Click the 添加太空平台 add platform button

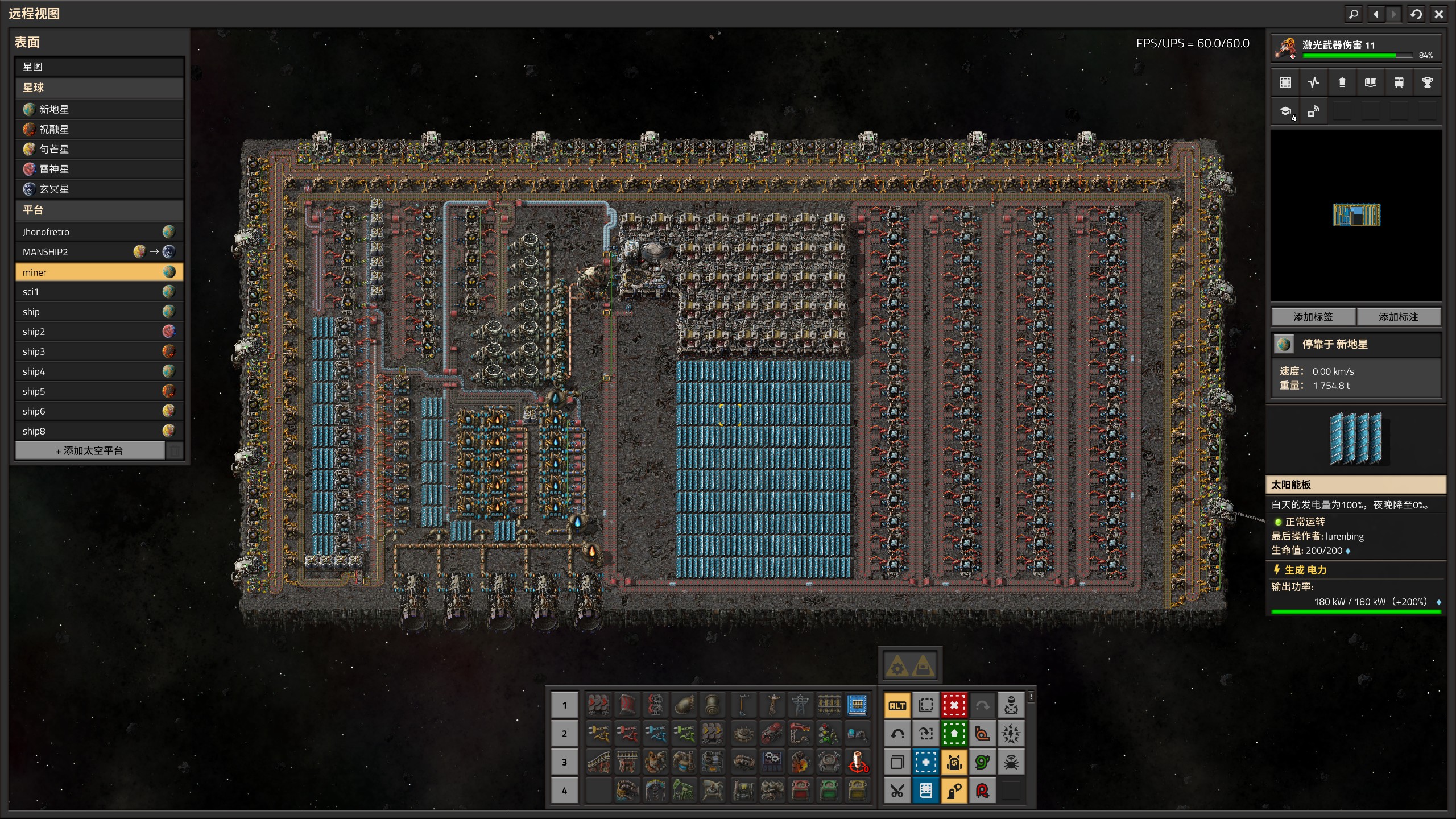pyautogui.click(x=90, y=450)
